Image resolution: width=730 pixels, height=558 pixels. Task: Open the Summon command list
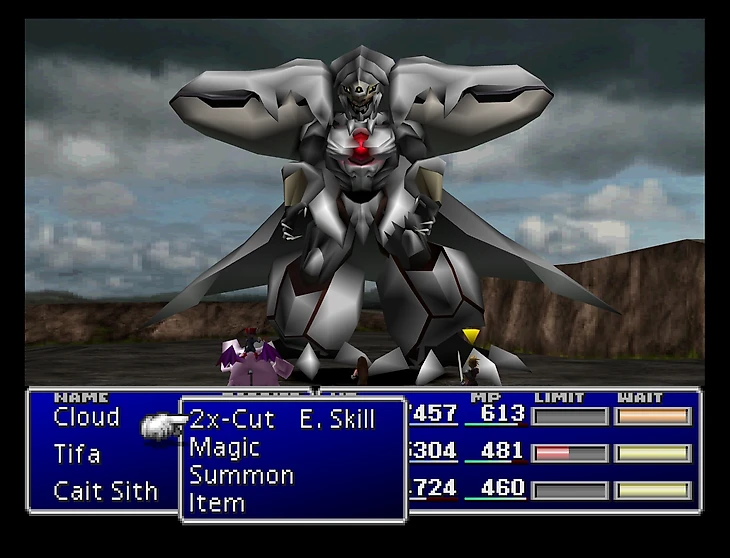(241, 475)
